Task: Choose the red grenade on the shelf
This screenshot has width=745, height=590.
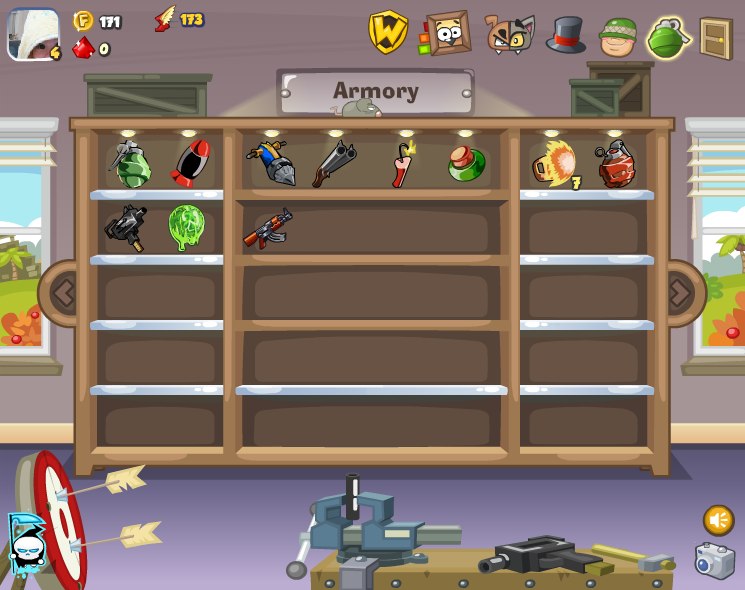Action: click(x=615, y=164)
